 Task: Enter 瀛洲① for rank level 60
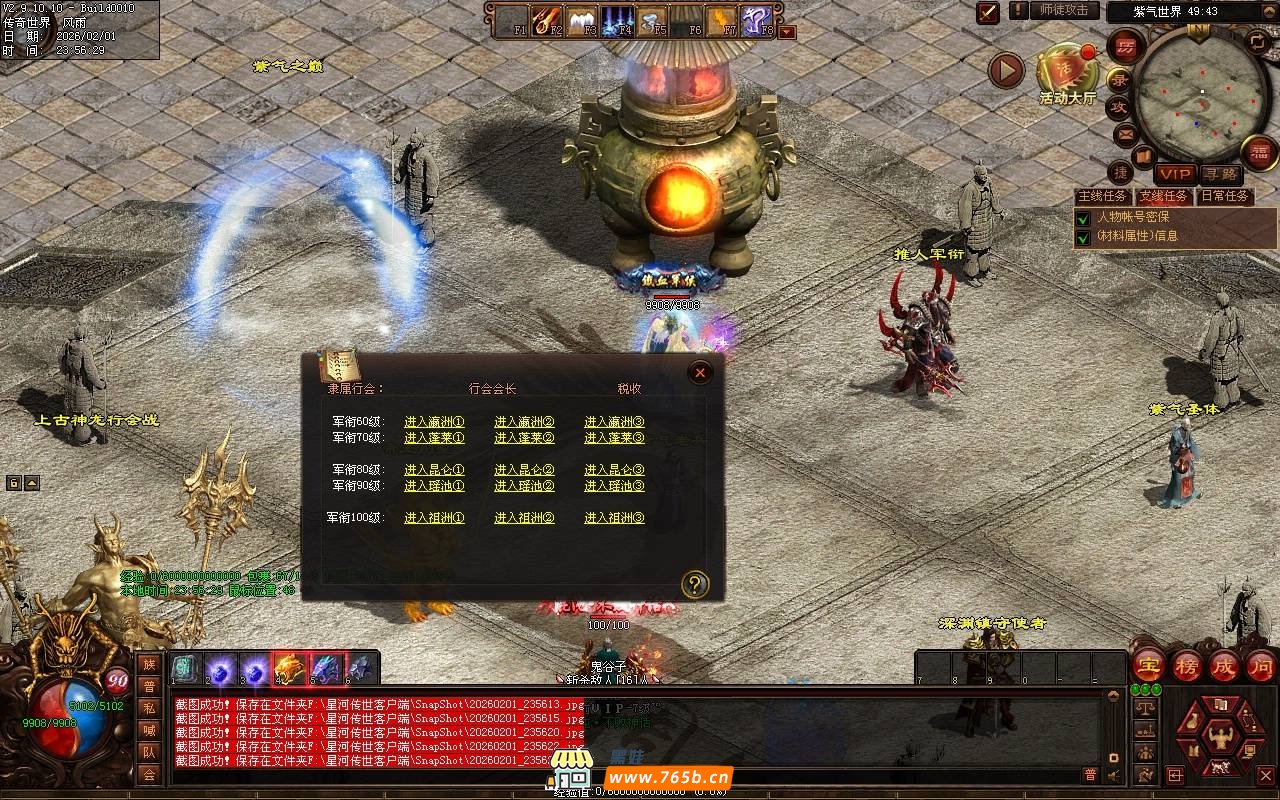[434, 422]
